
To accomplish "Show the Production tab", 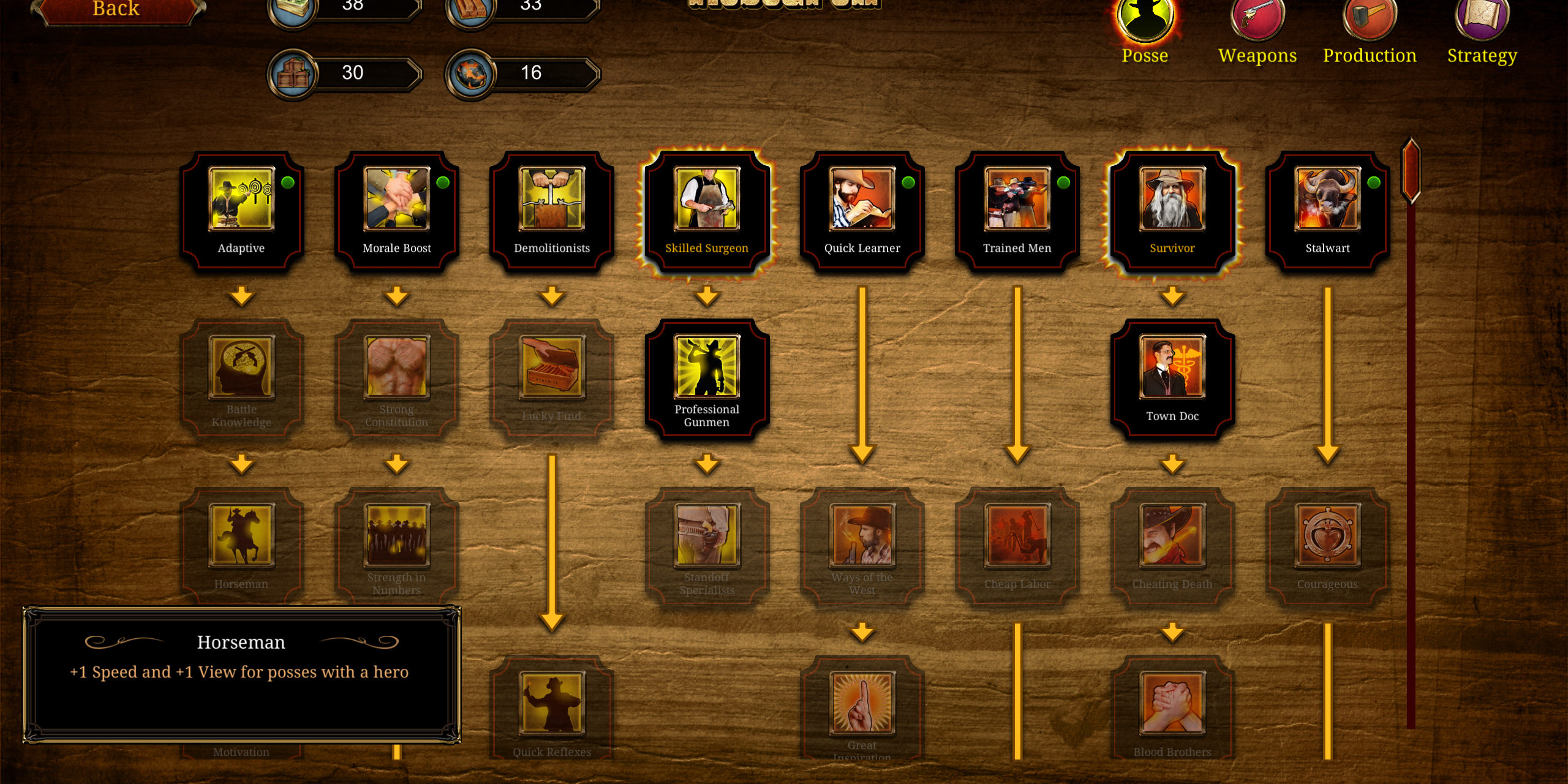I will tap(1370, 31).
